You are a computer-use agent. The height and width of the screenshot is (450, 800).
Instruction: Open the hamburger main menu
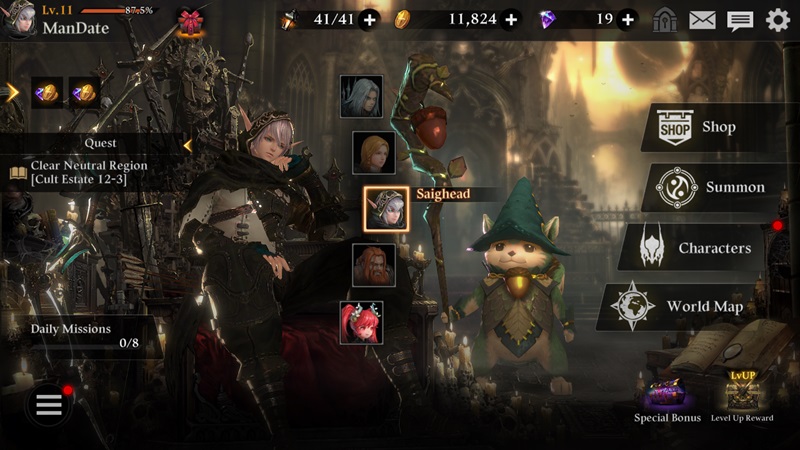pos(49,404)
